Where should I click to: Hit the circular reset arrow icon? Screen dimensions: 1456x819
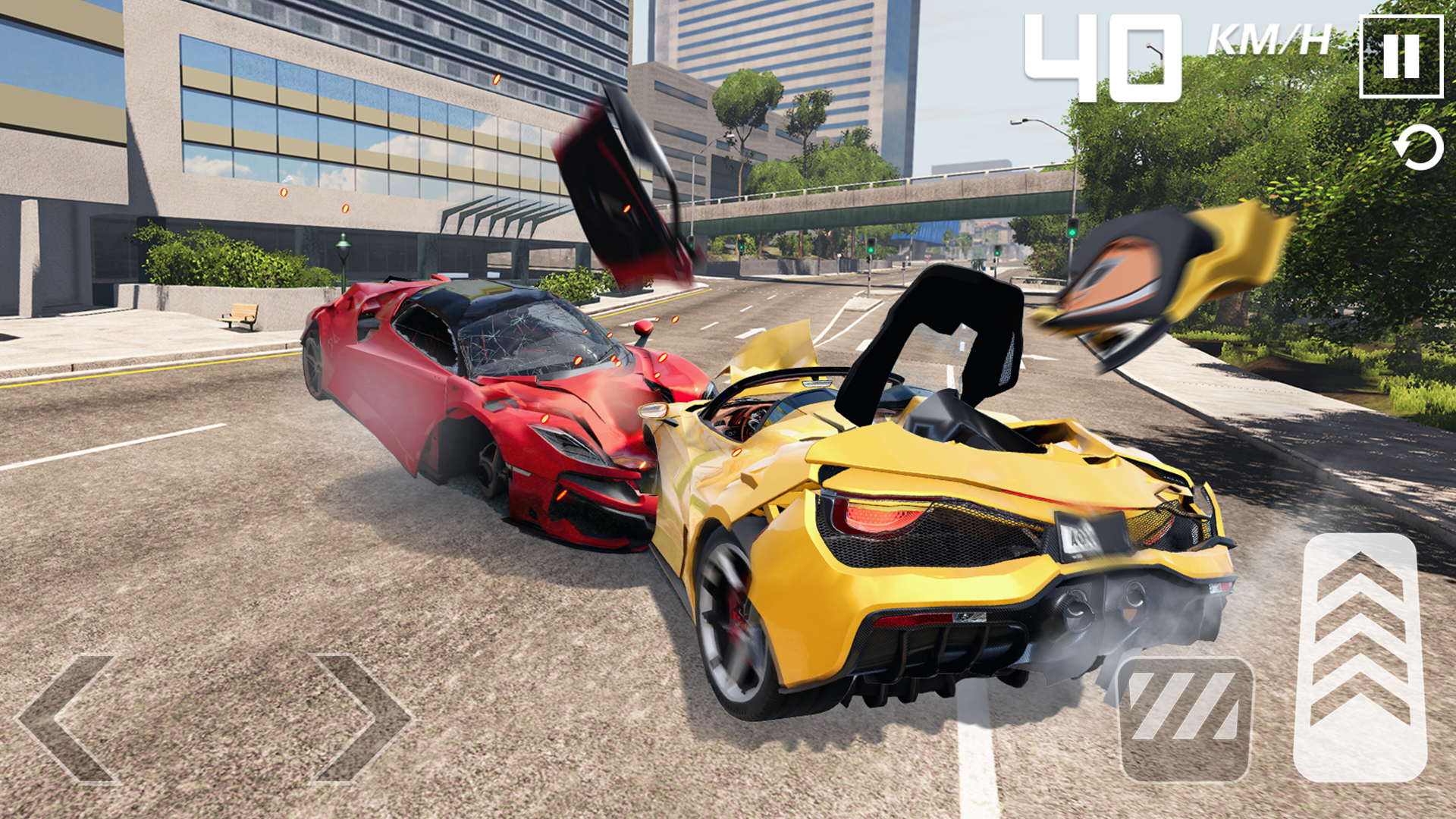click(x=1420, y=146)
